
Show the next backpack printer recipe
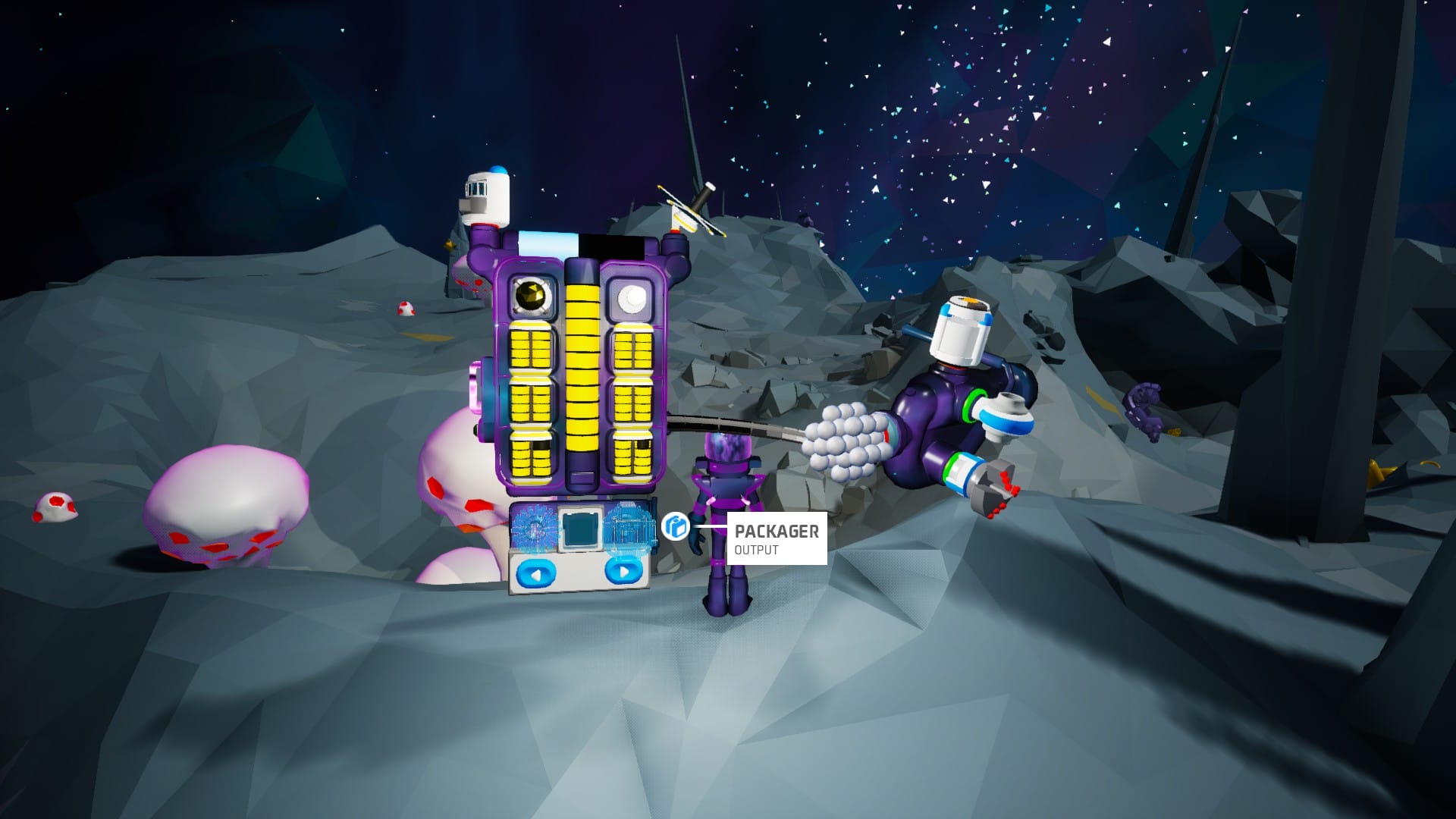(623, 572)
